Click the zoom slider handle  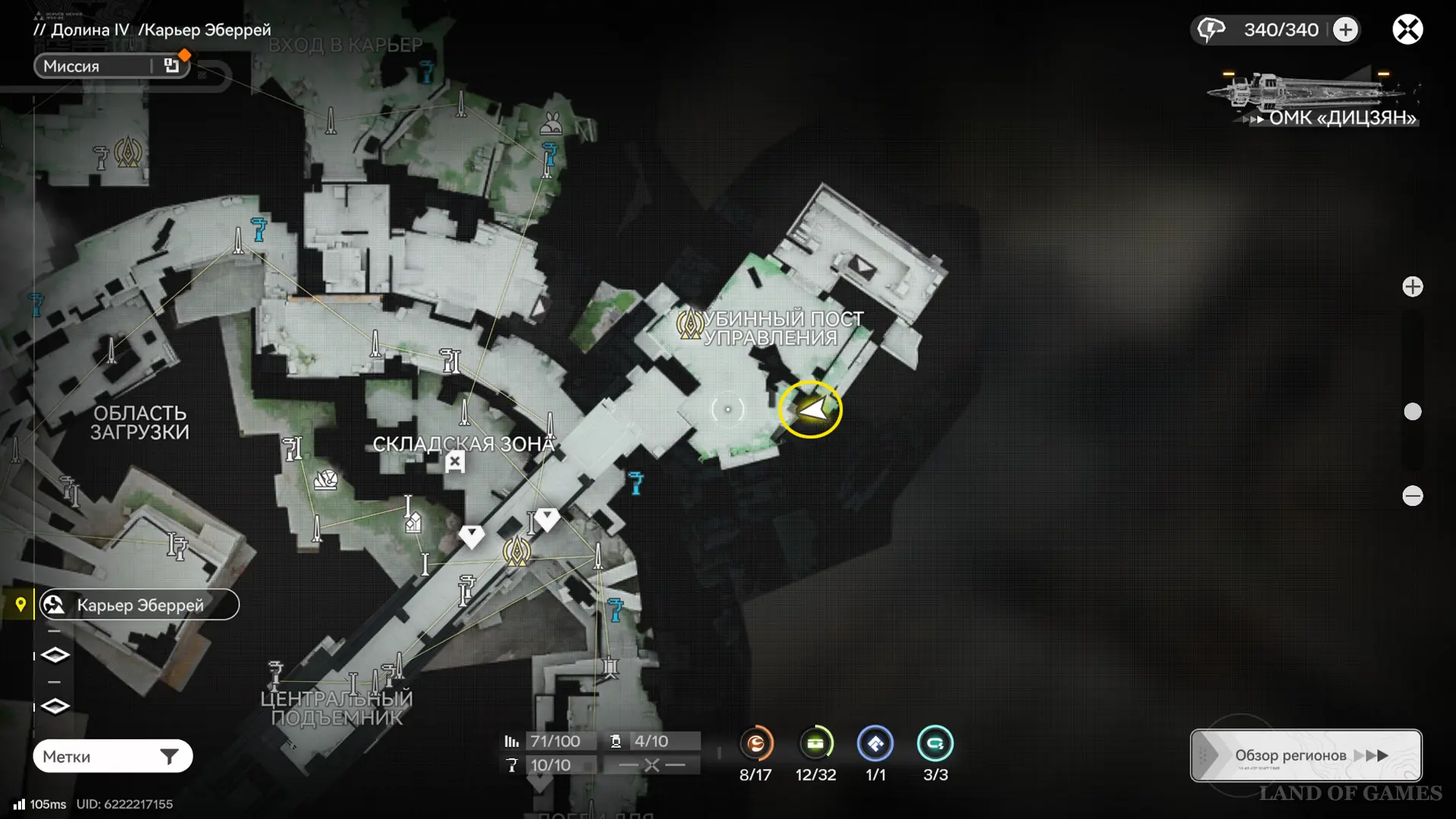(x=1412, y=412)
